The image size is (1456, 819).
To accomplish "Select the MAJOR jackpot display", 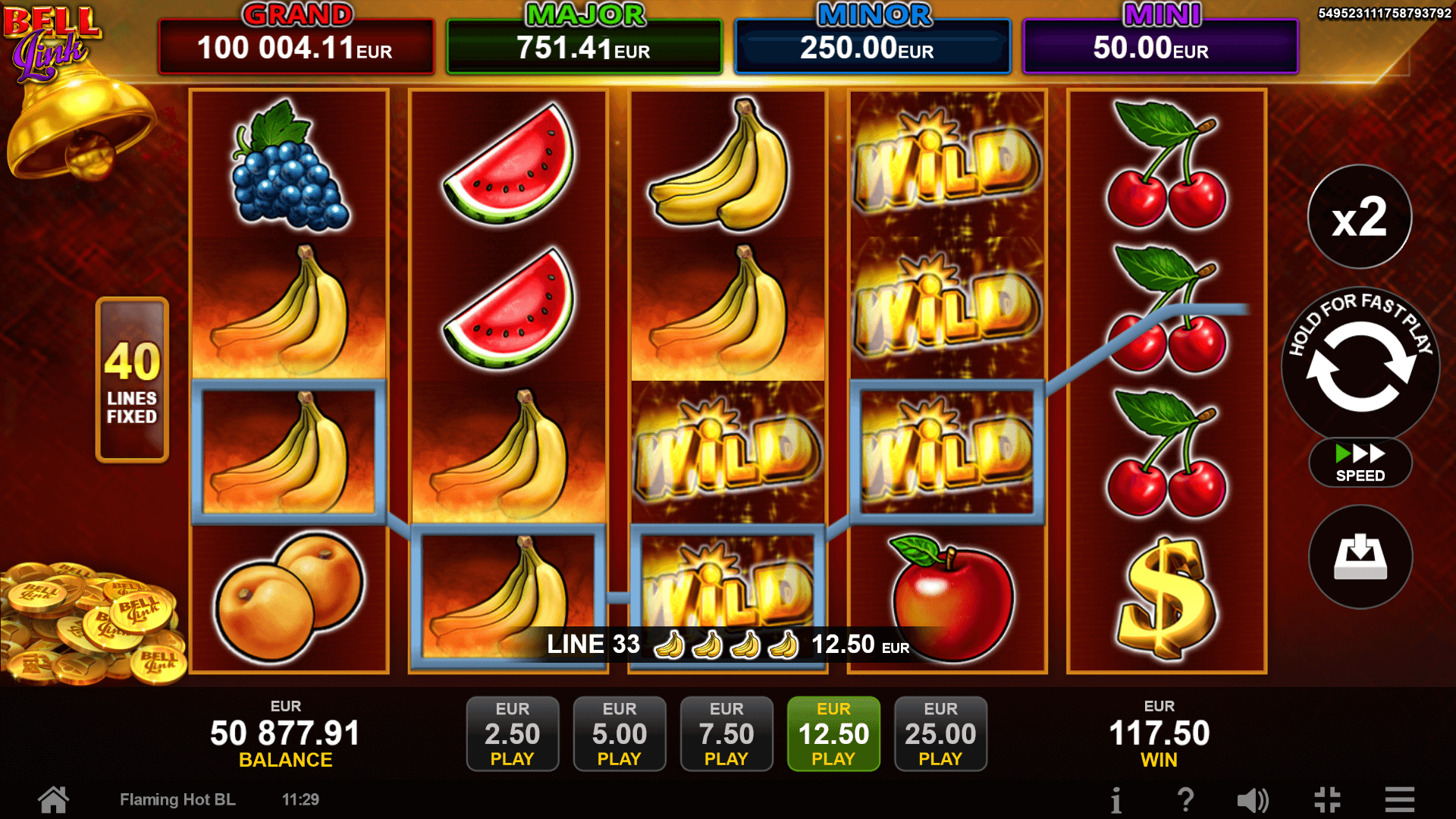I will coord(584,38).
